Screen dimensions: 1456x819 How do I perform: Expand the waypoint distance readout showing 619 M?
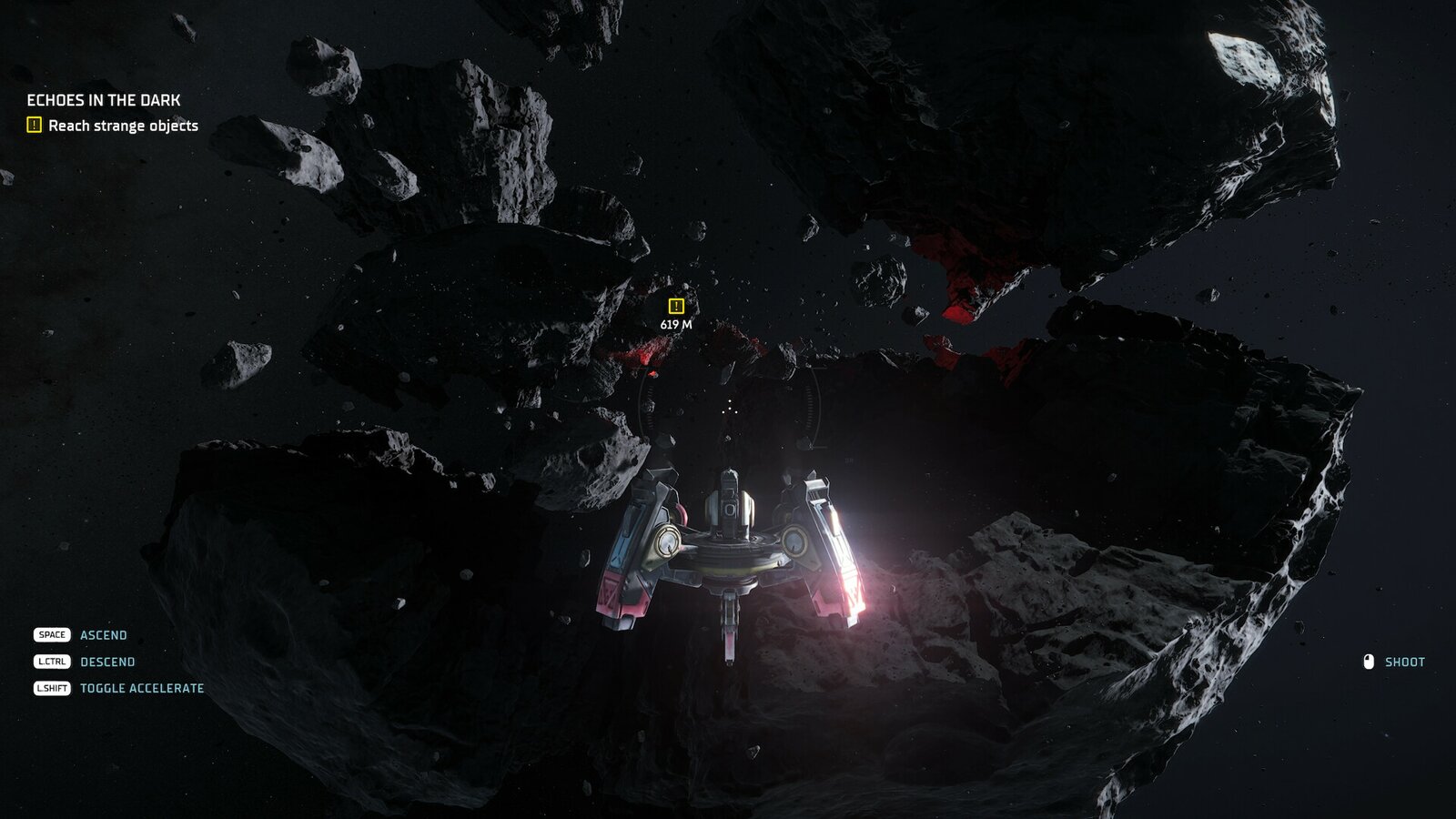[676, 323]
